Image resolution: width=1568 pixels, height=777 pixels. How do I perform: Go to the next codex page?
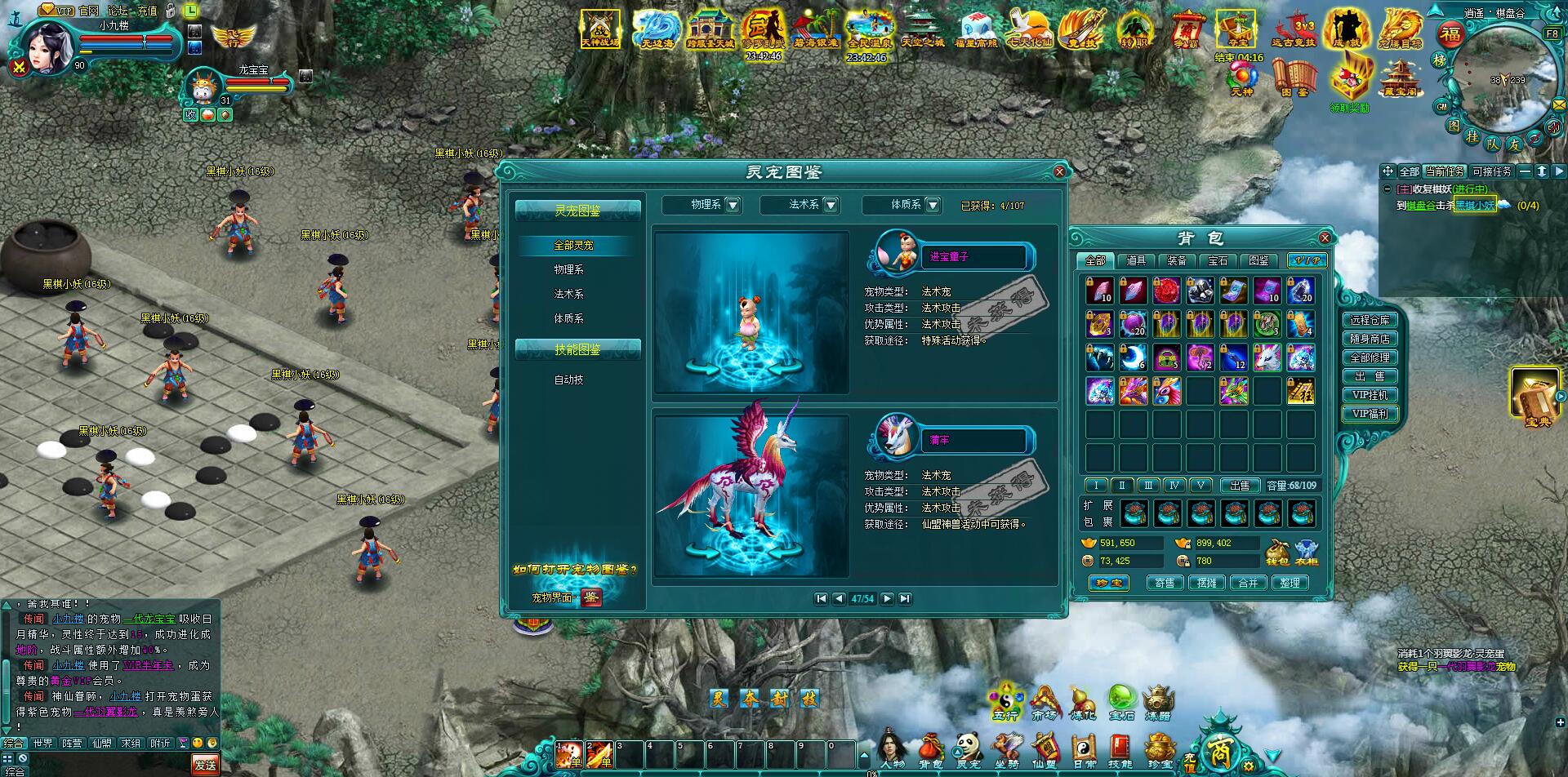pos(887,598)
